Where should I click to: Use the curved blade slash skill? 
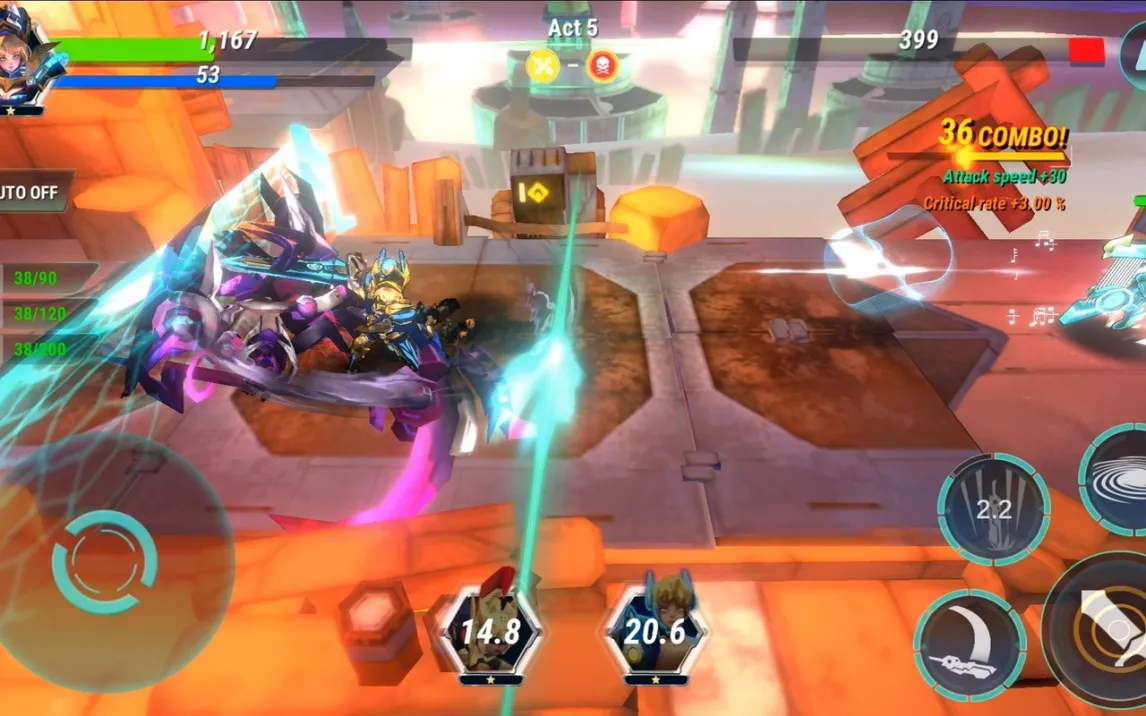pyautogui.click(x=969, y=643)
